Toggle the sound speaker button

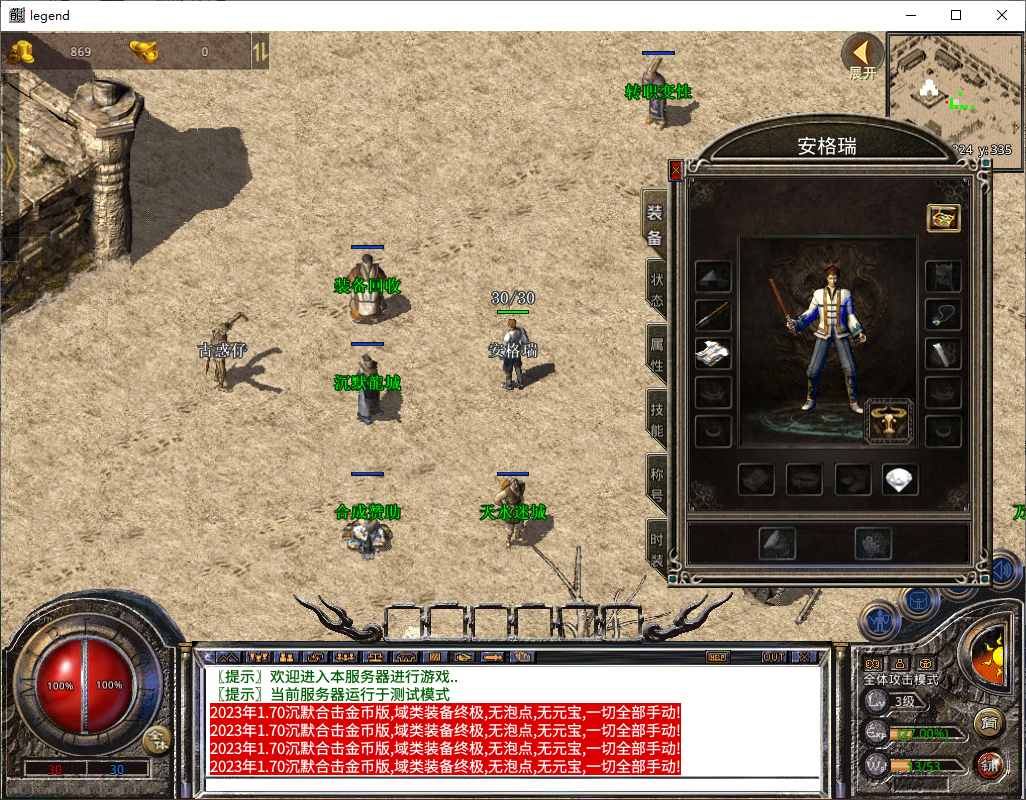tap(1005, 570)
